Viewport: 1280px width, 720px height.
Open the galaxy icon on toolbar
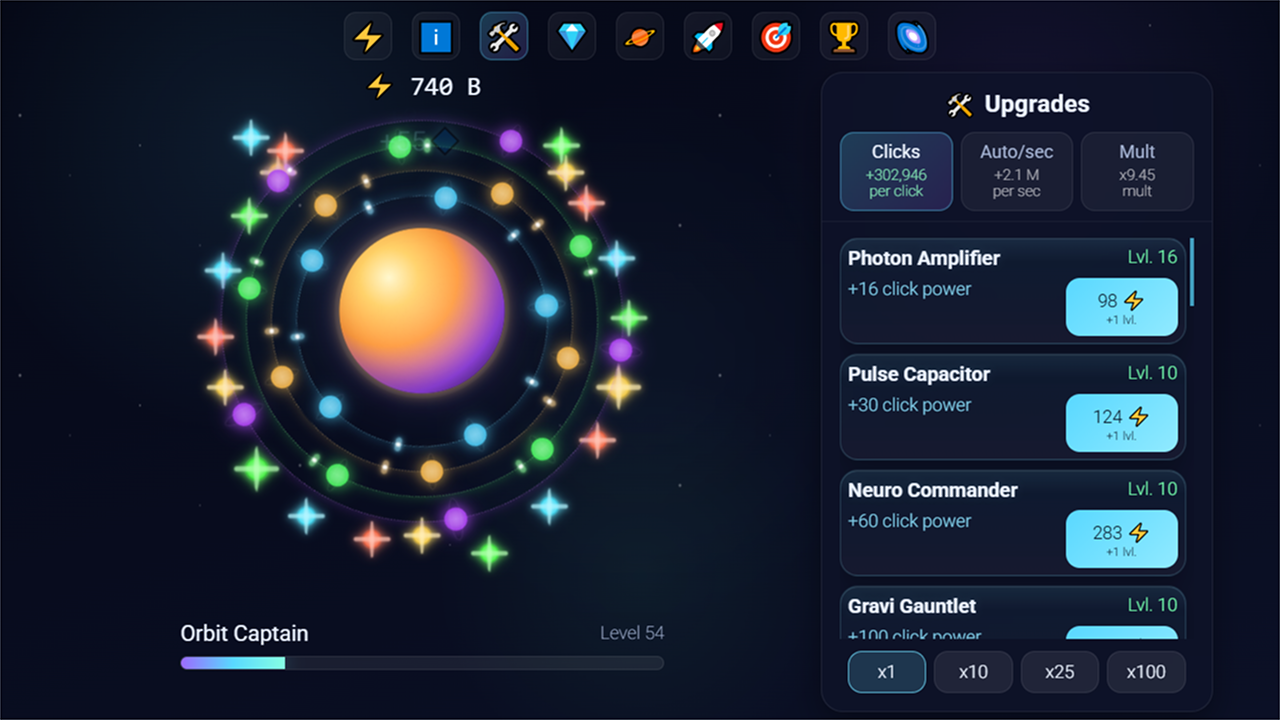click(x=911, y=36)
